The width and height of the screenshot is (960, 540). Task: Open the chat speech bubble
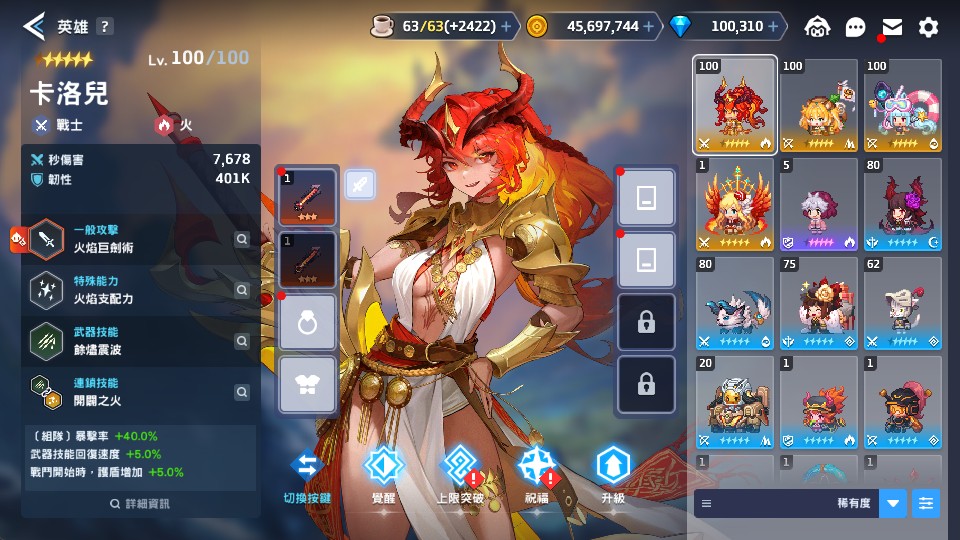coord(855,27)
